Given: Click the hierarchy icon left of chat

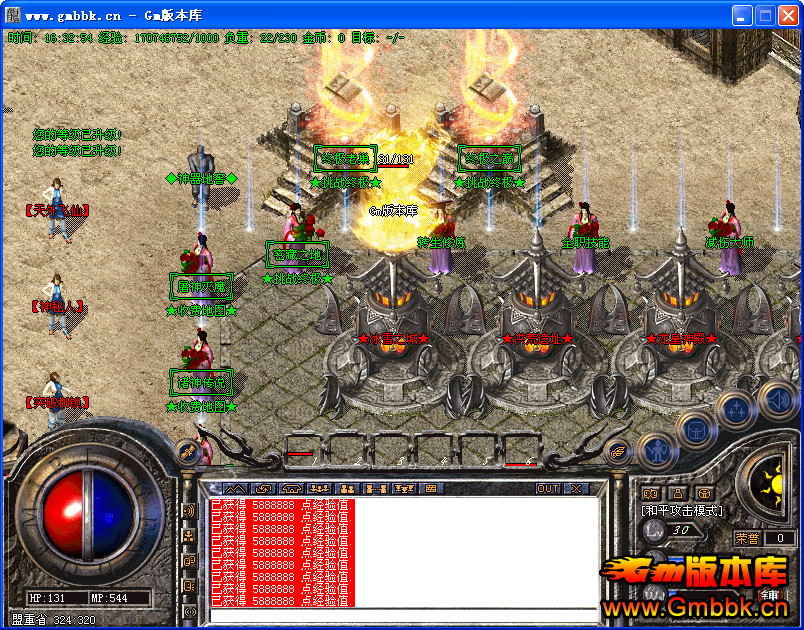Looking at the screenshot, I should pyautogui.click(x=189, y=536).
